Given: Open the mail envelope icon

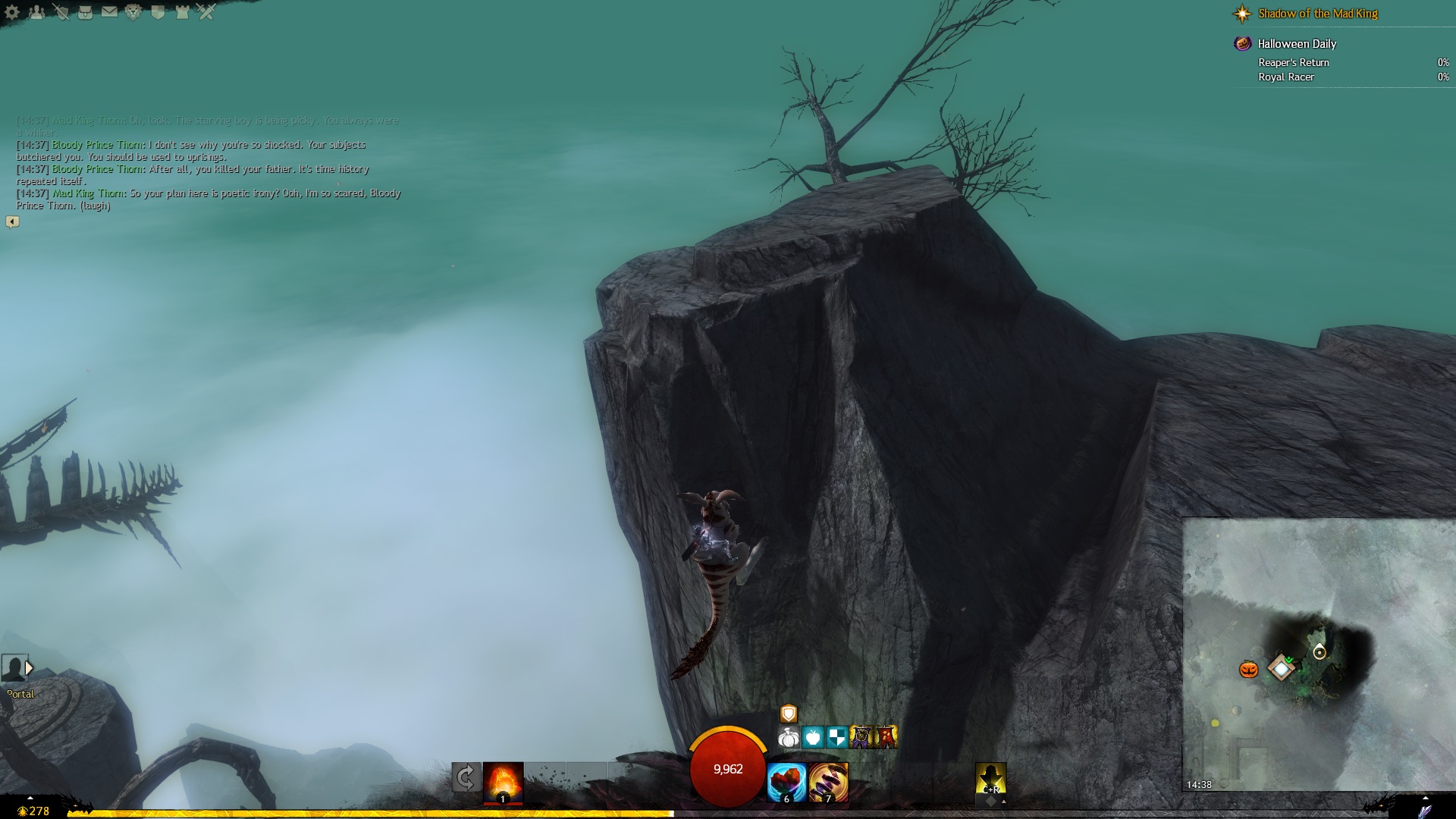Looking at the screenshot, I should coord(109,12).
